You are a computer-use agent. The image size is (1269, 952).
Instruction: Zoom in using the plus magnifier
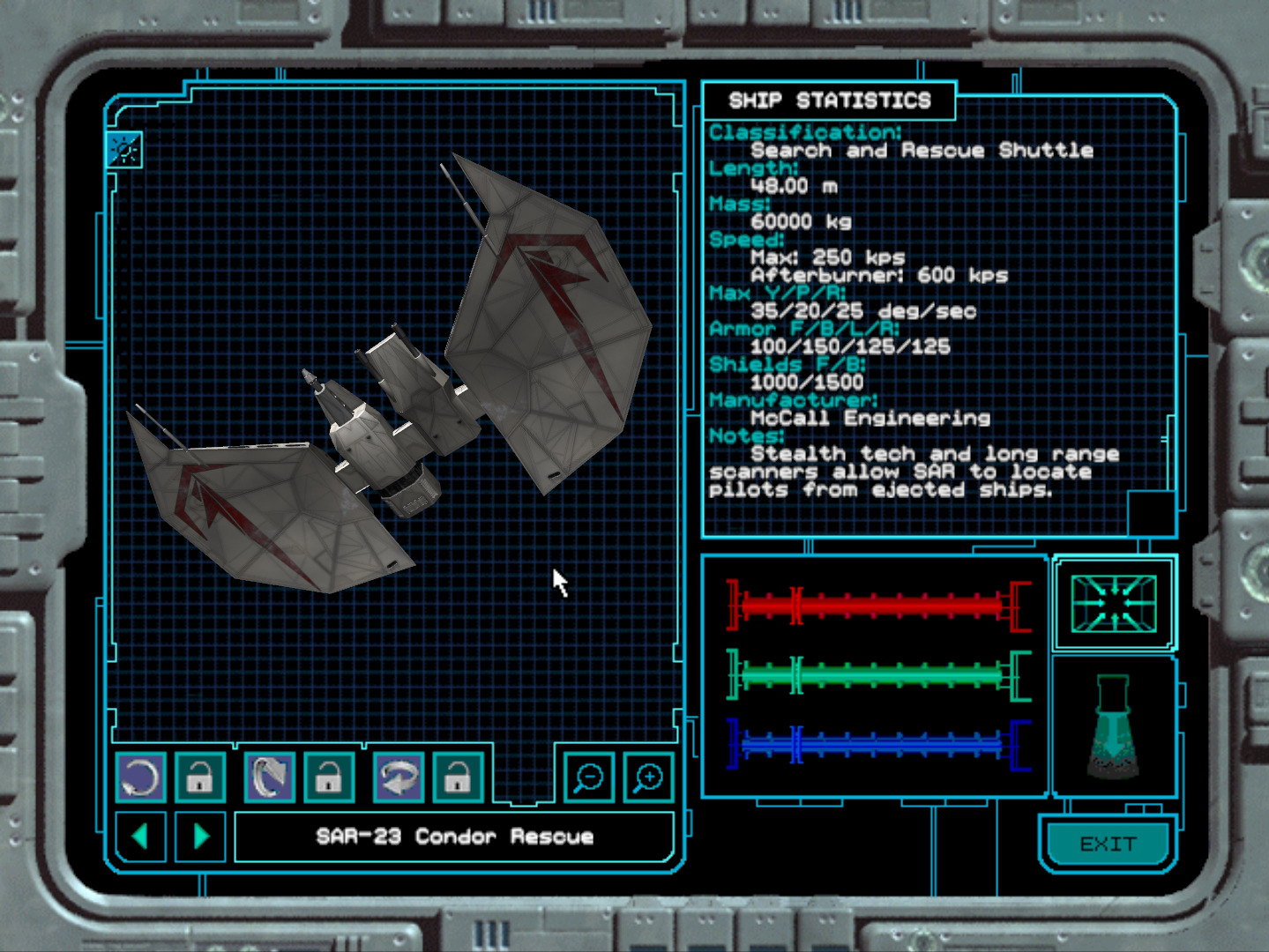pos(648,777)
